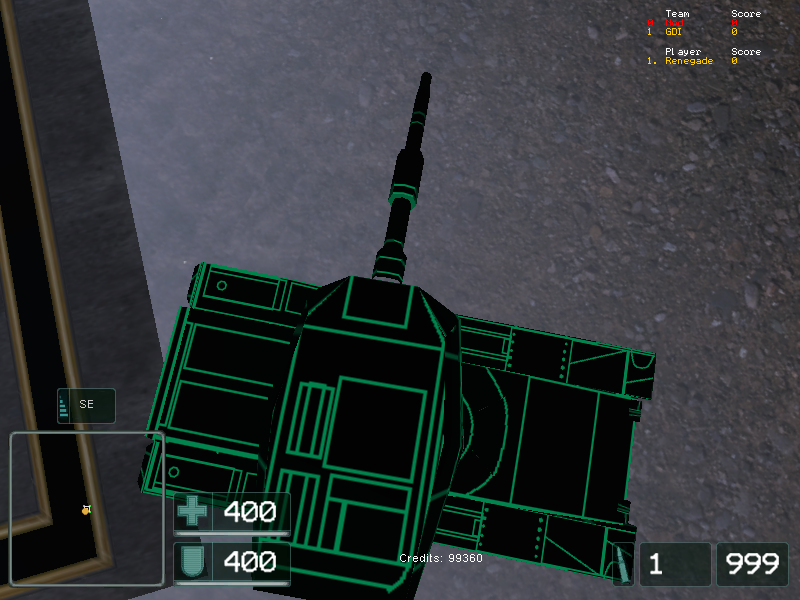Click the tank shell weapon icon
This screenshot has width=800, height=600.
tap(622, 565)
